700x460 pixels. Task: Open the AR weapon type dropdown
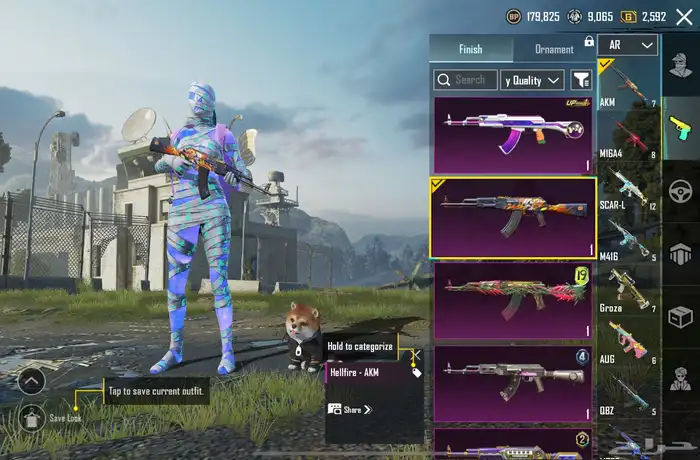628,45
